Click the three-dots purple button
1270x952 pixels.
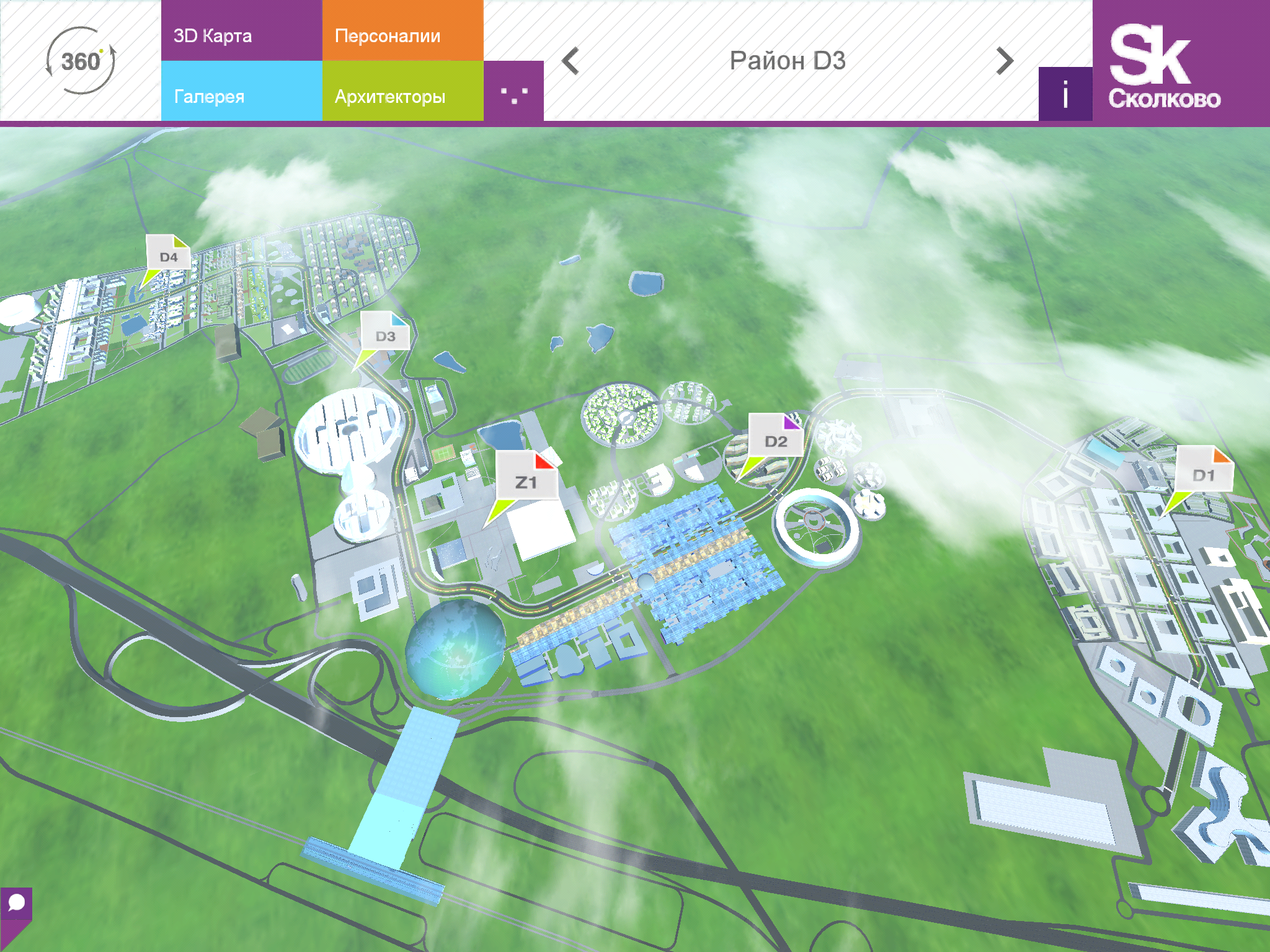tap(513, 92)
